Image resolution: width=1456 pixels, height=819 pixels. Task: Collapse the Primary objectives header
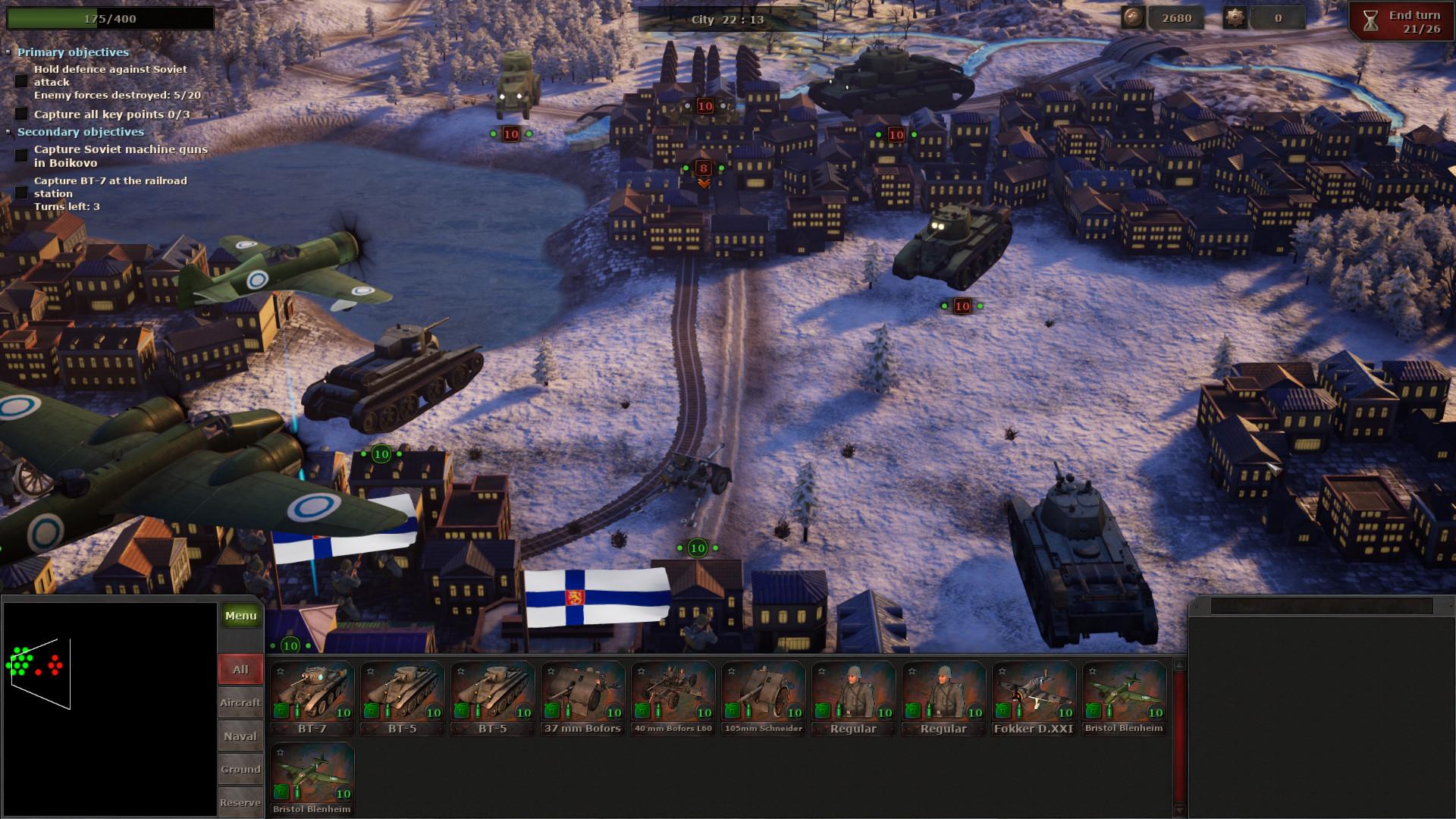pyautogui.click(x=73, y=52)
